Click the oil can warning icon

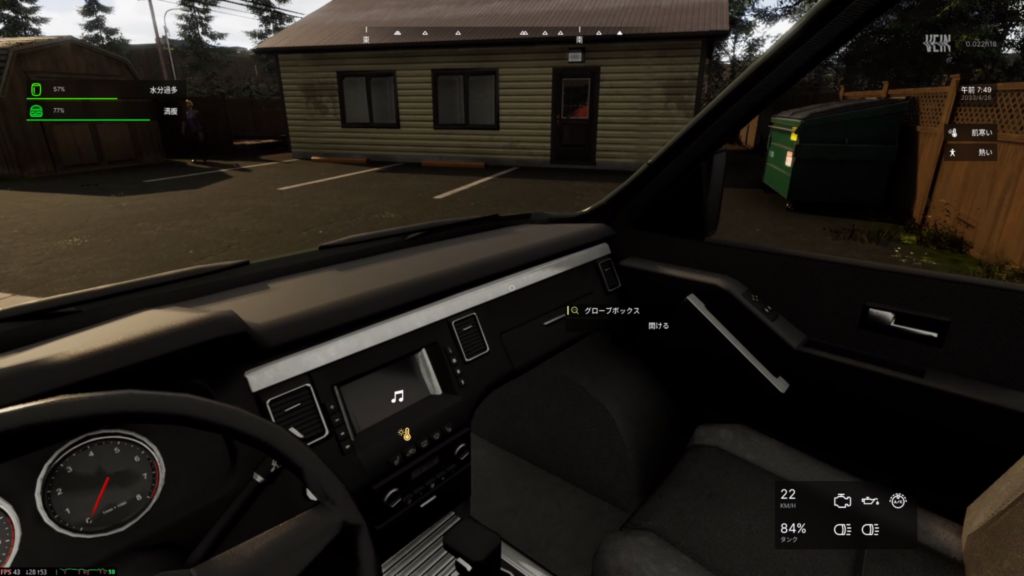(x=870, y=501)
